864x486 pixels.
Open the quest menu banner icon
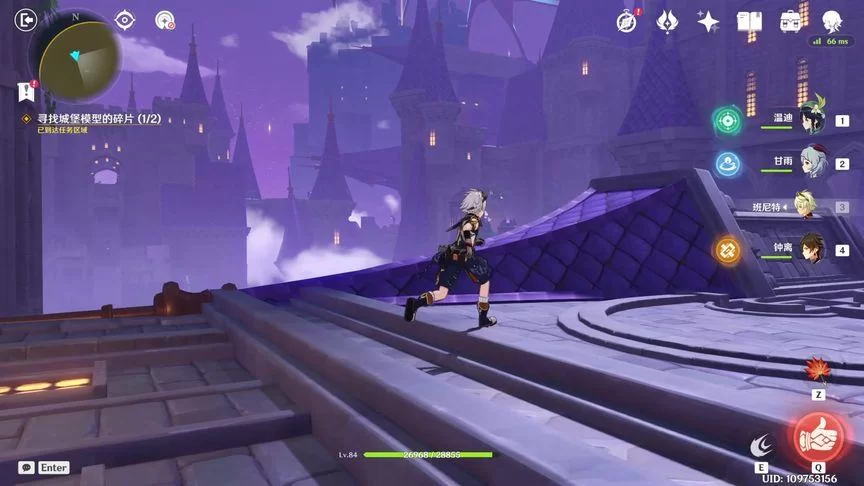26,92
